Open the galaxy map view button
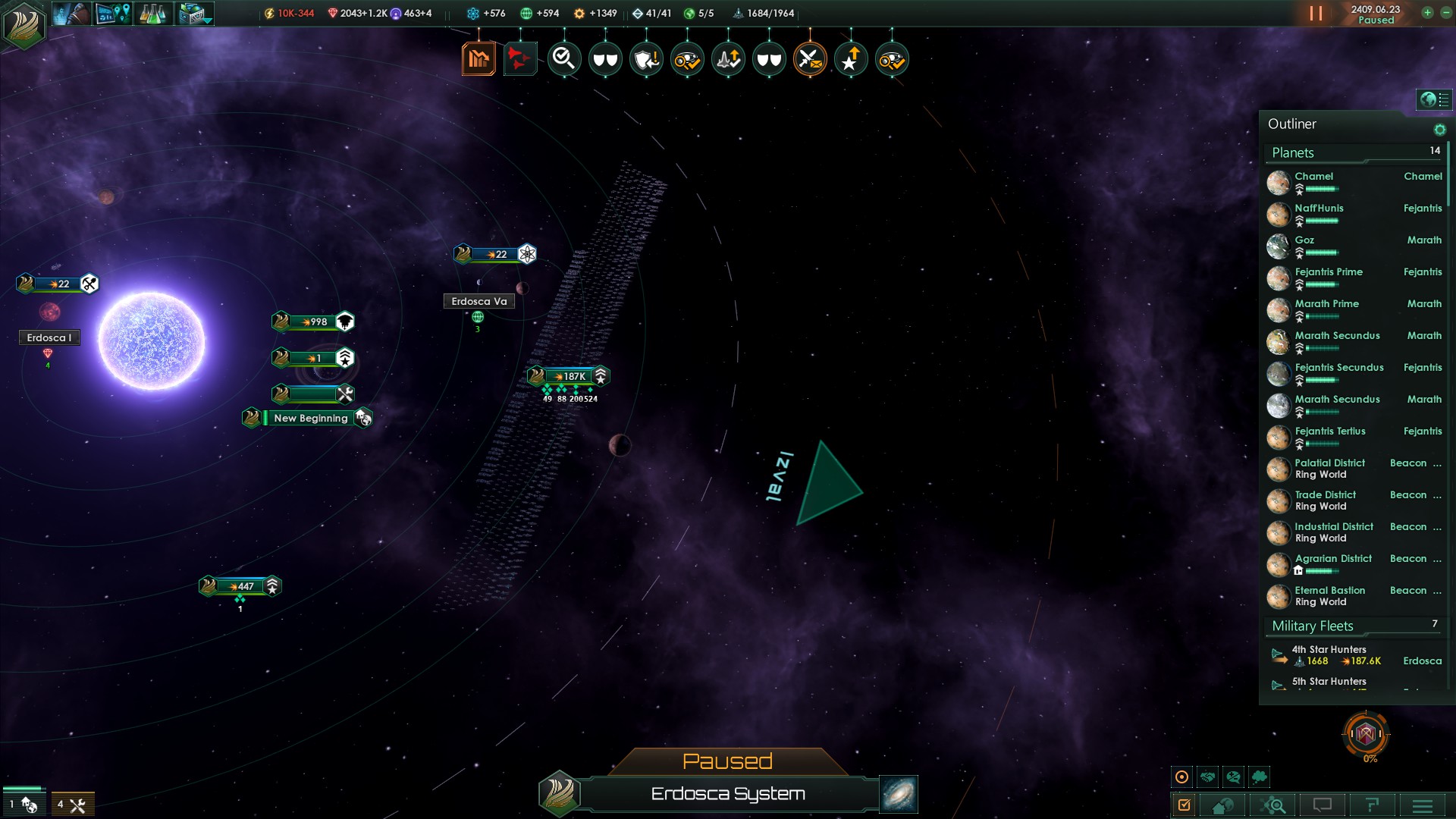 899,793
